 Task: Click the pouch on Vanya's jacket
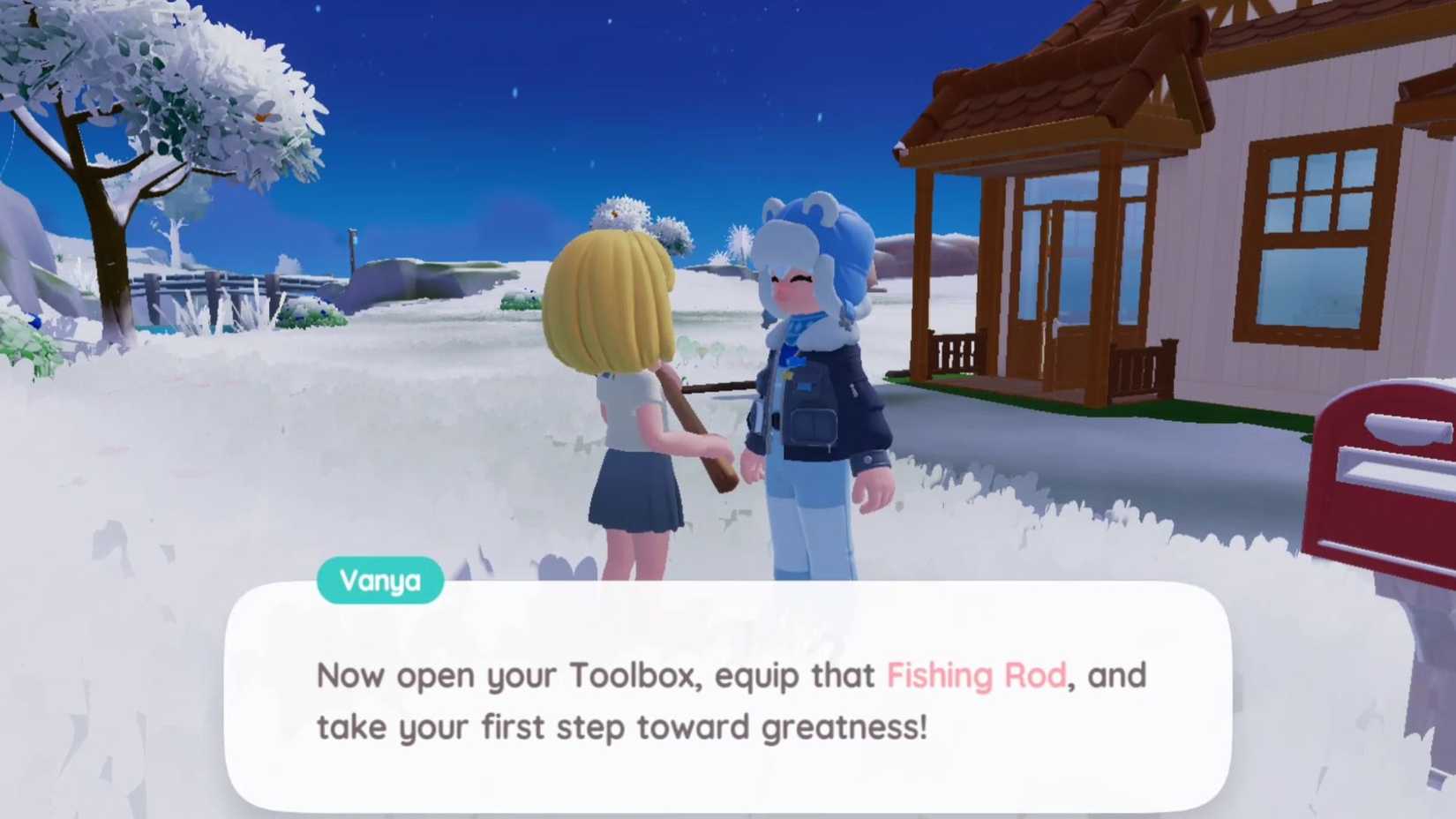click(813, 425)
